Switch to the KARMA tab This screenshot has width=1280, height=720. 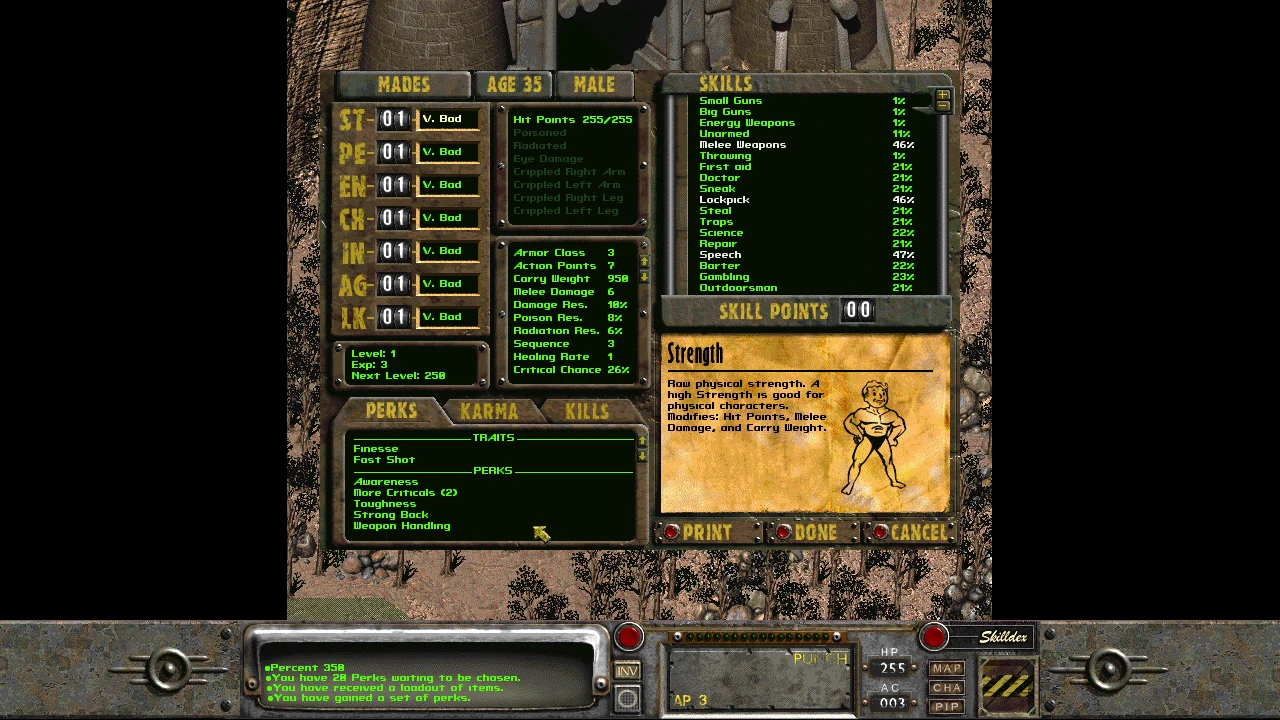(489, 411)
